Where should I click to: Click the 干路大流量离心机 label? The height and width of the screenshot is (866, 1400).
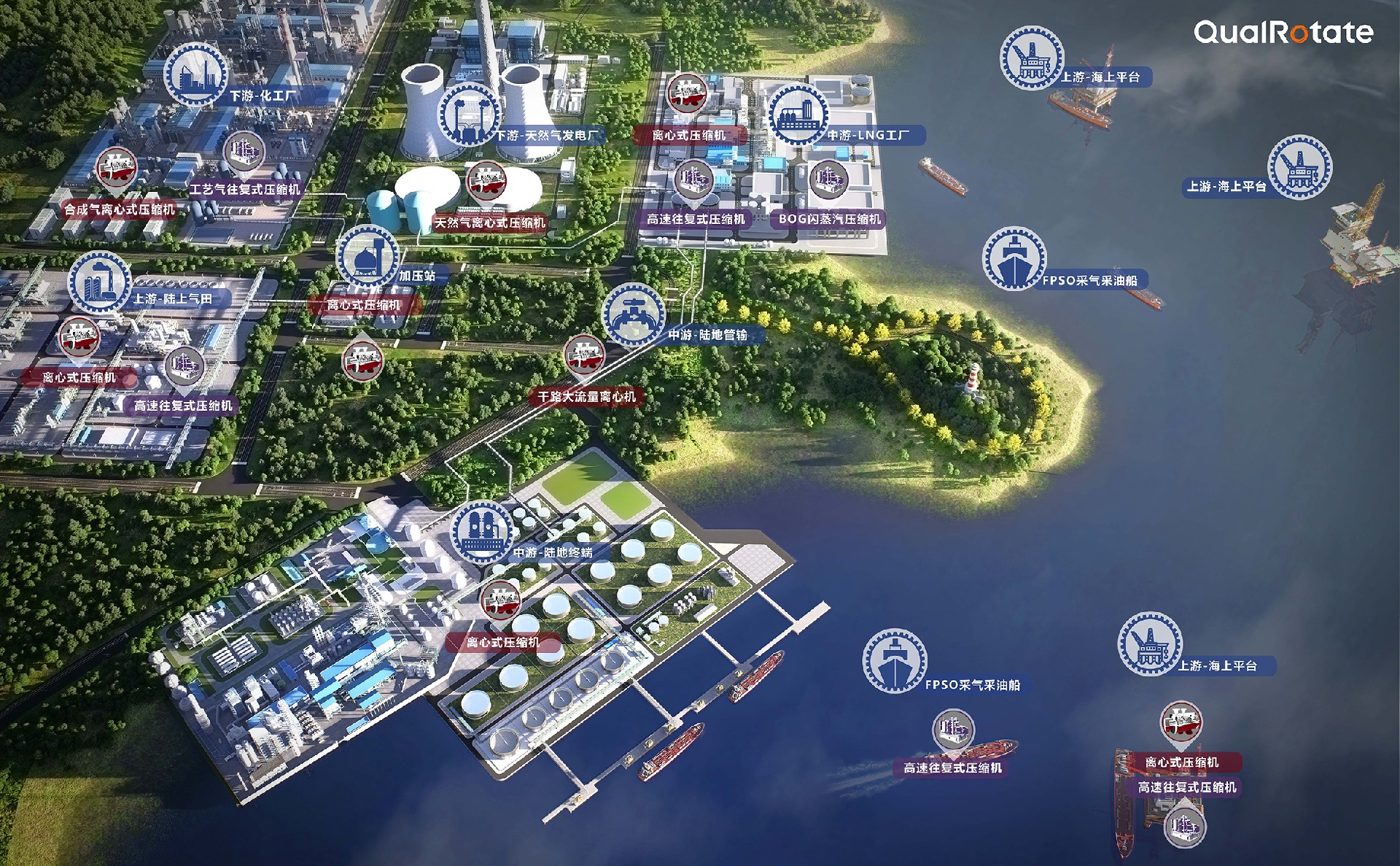(587, 396)
